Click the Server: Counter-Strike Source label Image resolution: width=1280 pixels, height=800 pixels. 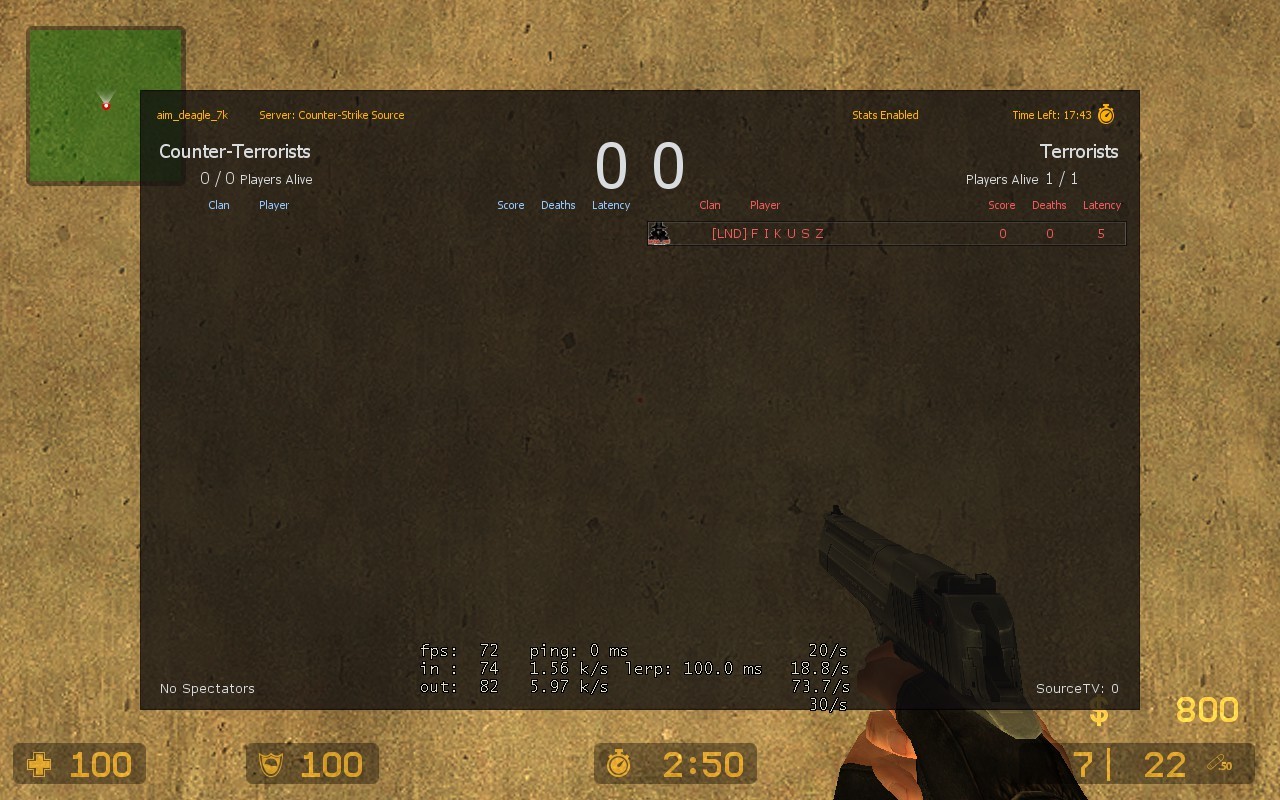click(x=332, y=115)
